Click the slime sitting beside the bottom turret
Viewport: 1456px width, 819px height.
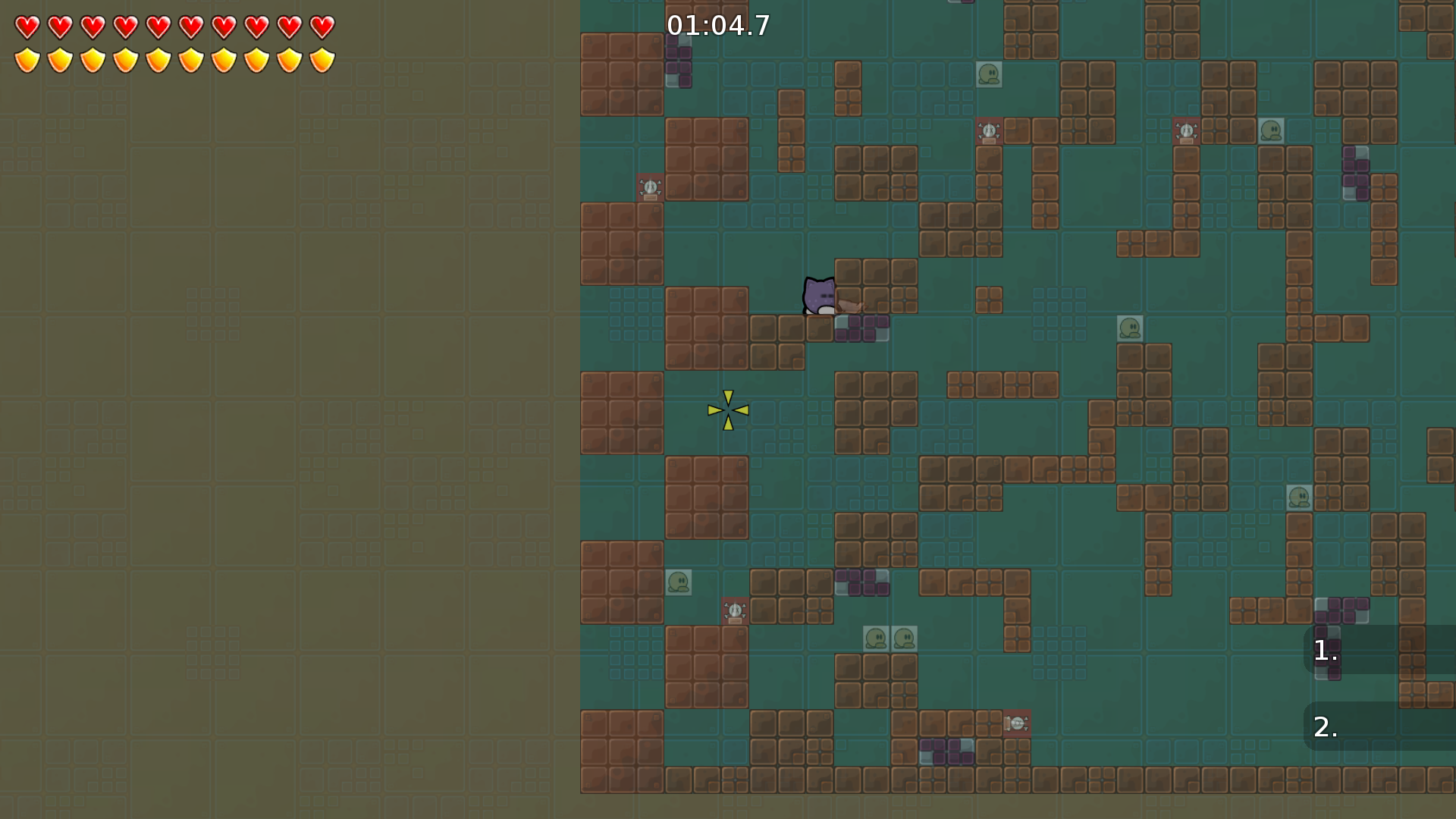click(679, 581)
